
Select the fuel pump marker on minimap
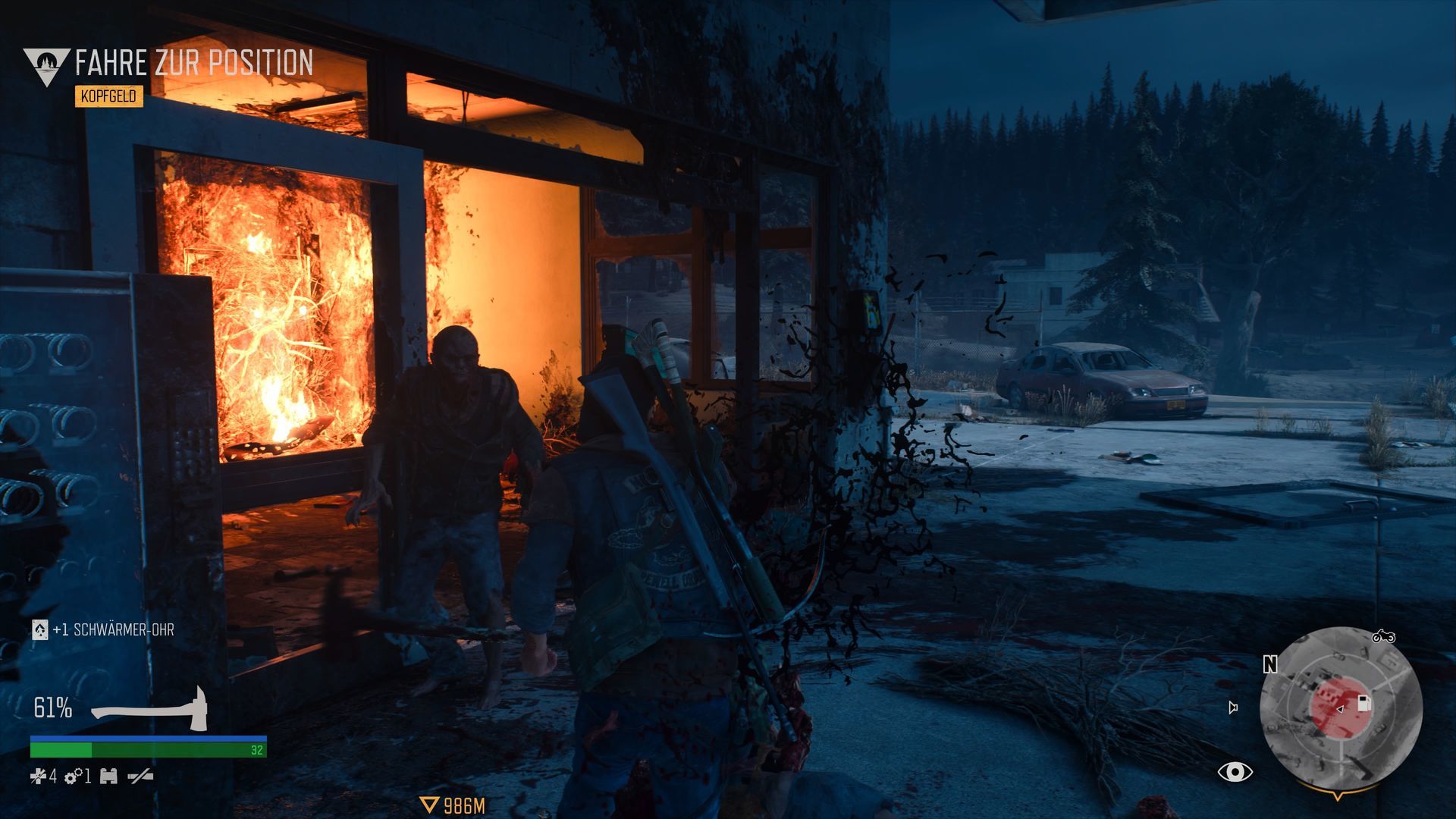pos(1364,703)
